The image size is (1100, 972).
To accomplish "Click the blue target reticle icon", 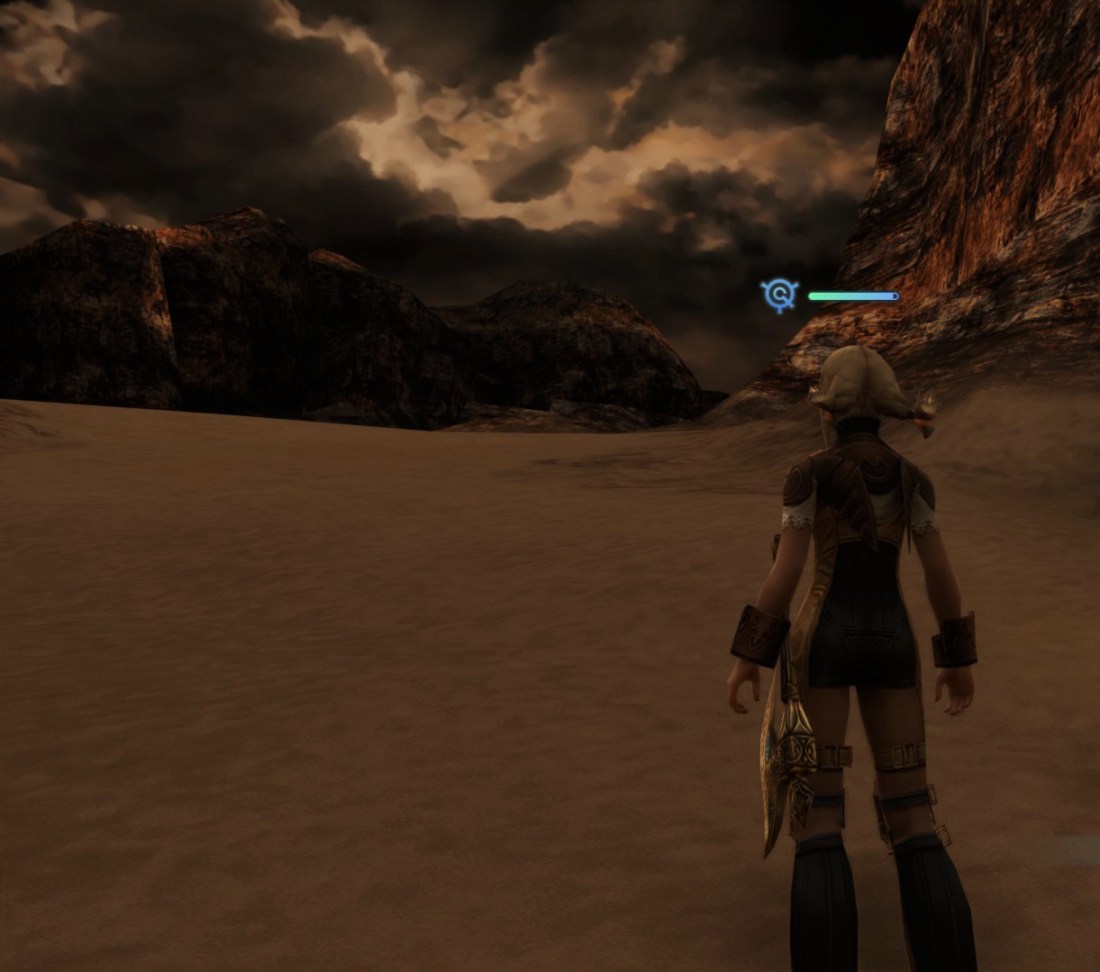I will click(779, 295).
